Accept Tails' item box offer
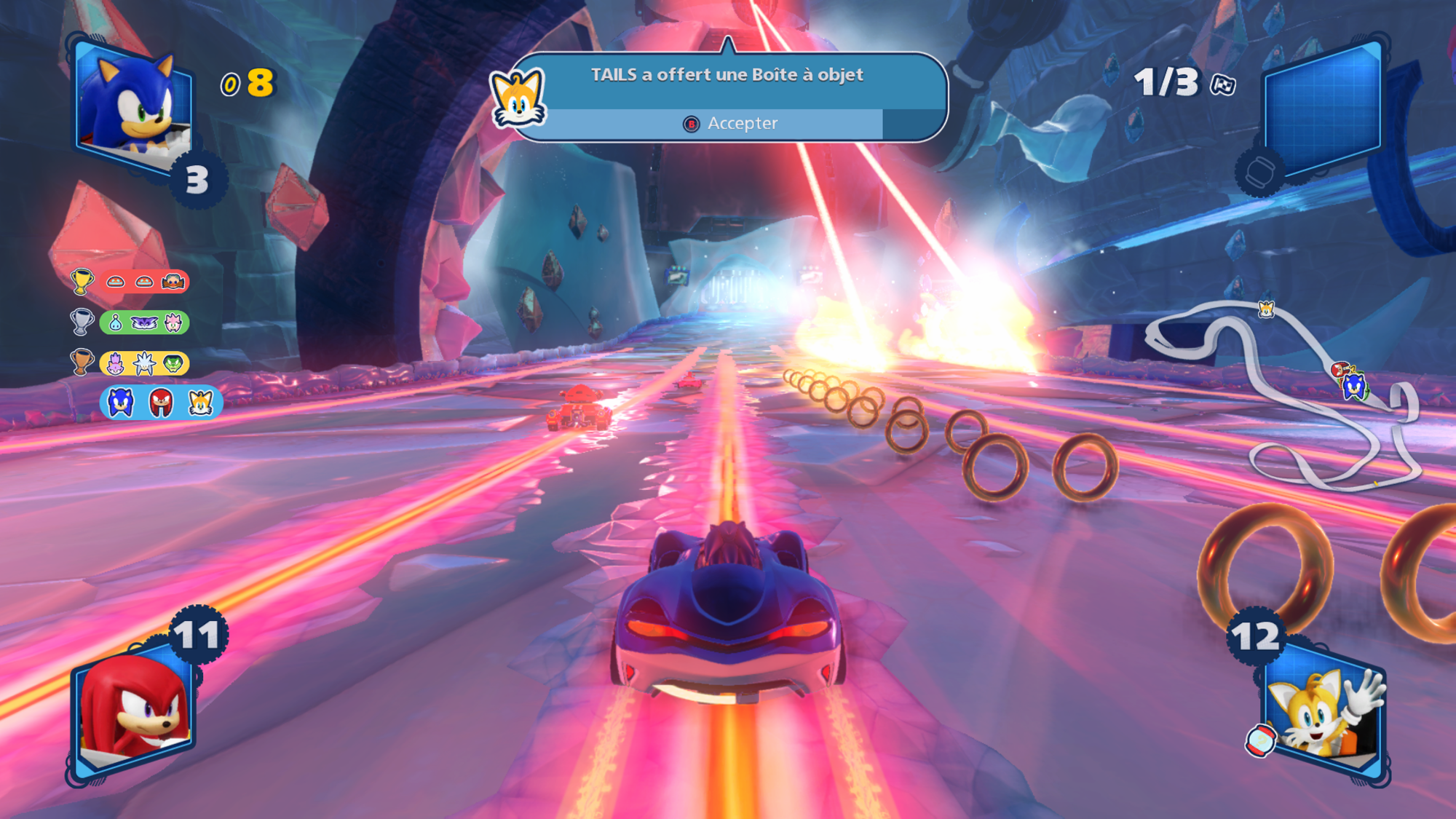The height and width of the screenshot is (819, 1456). point(732,124)
